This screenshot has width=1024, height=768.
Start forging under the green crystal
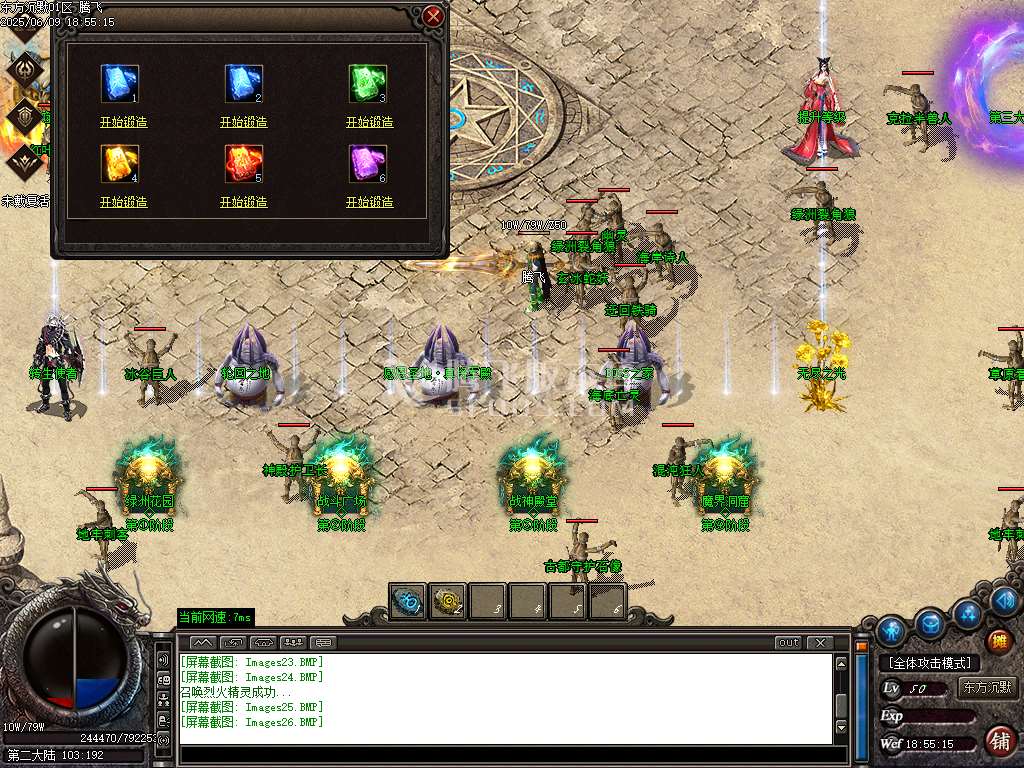pyautogui.click(x=369, y=122)
